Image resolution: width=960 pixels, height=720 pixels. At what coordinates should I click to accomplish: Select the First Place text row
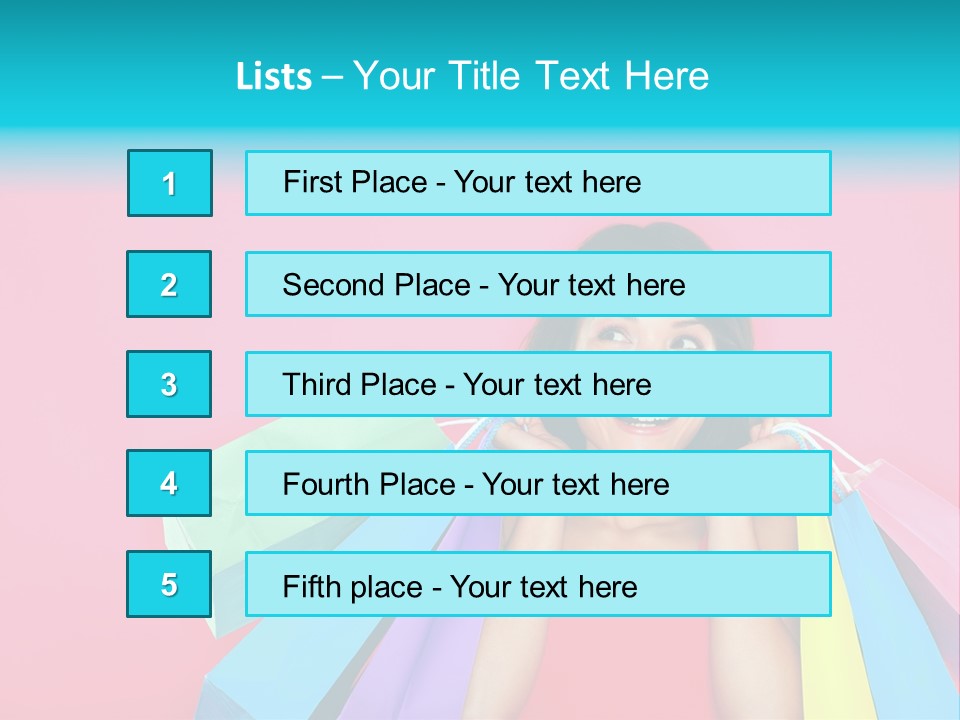[x=538, y=183]
